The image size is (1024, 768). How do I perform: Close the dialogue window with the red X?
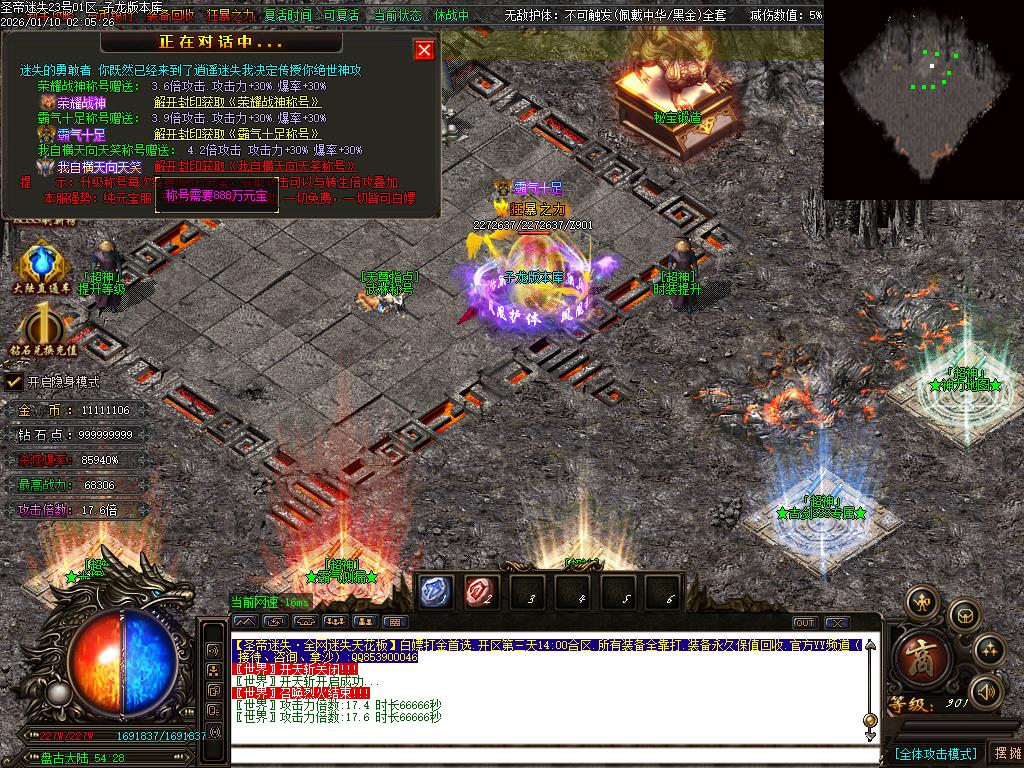pyautogui.click(x=425, y=50)
